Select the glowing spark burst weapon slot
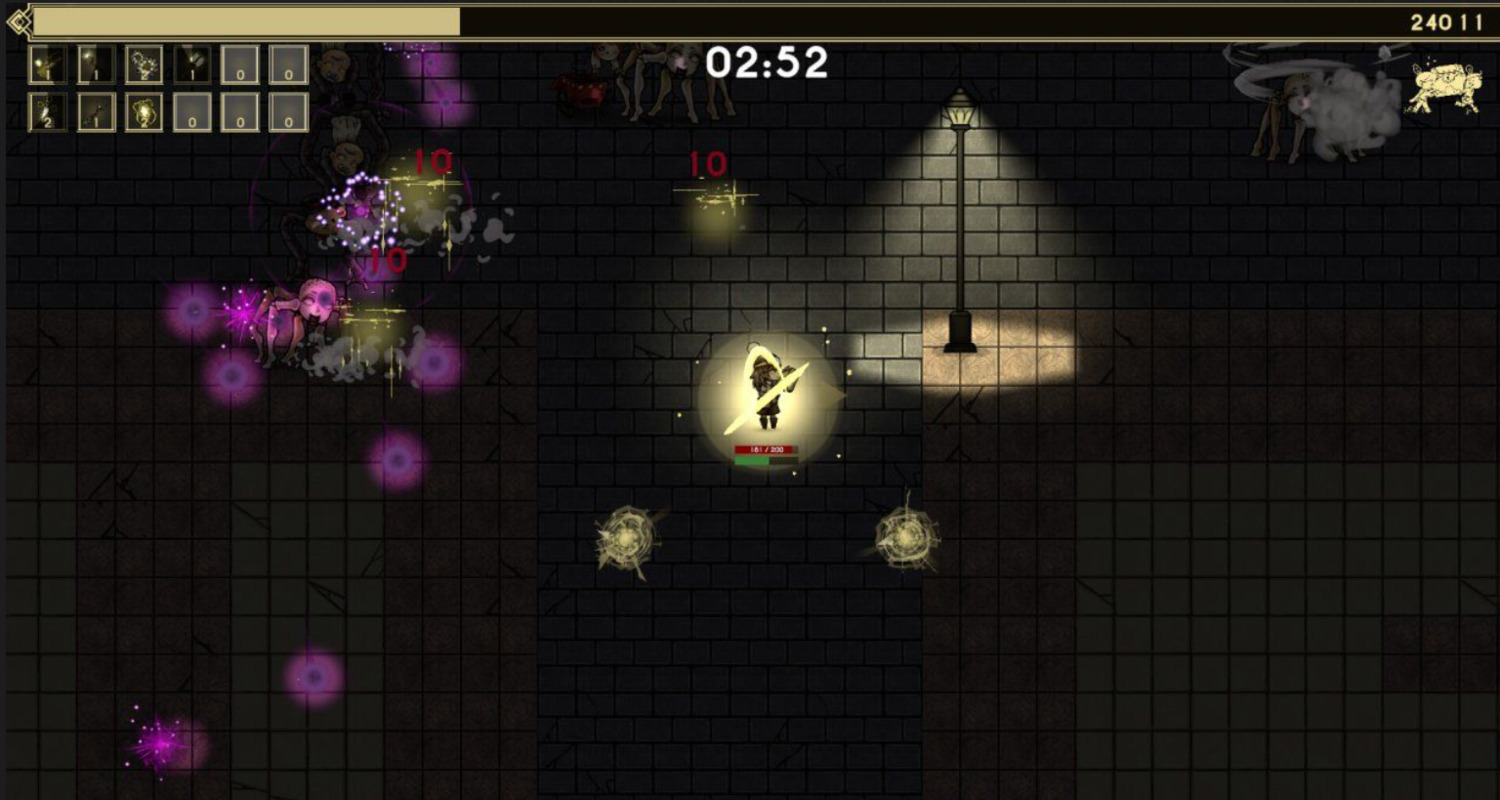1500x800 pixels. coord(48,64)
